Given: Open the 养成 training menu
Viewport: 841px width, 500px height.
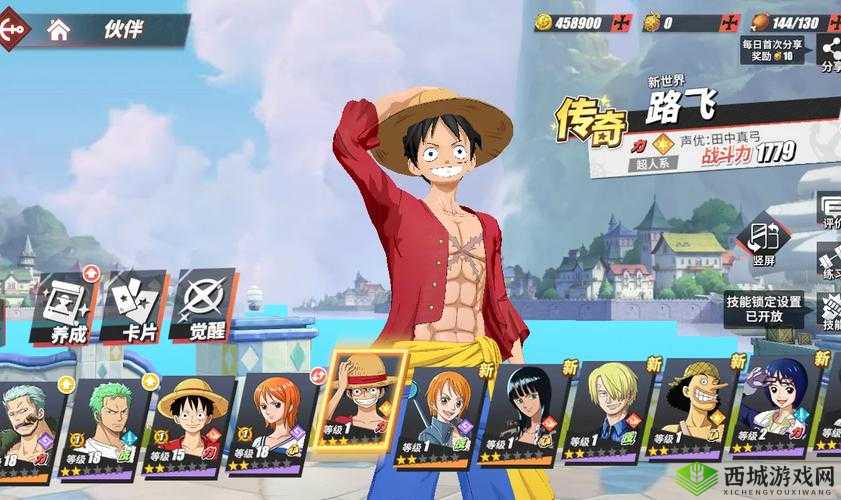Looking at the screenshot, I should 68,307.
